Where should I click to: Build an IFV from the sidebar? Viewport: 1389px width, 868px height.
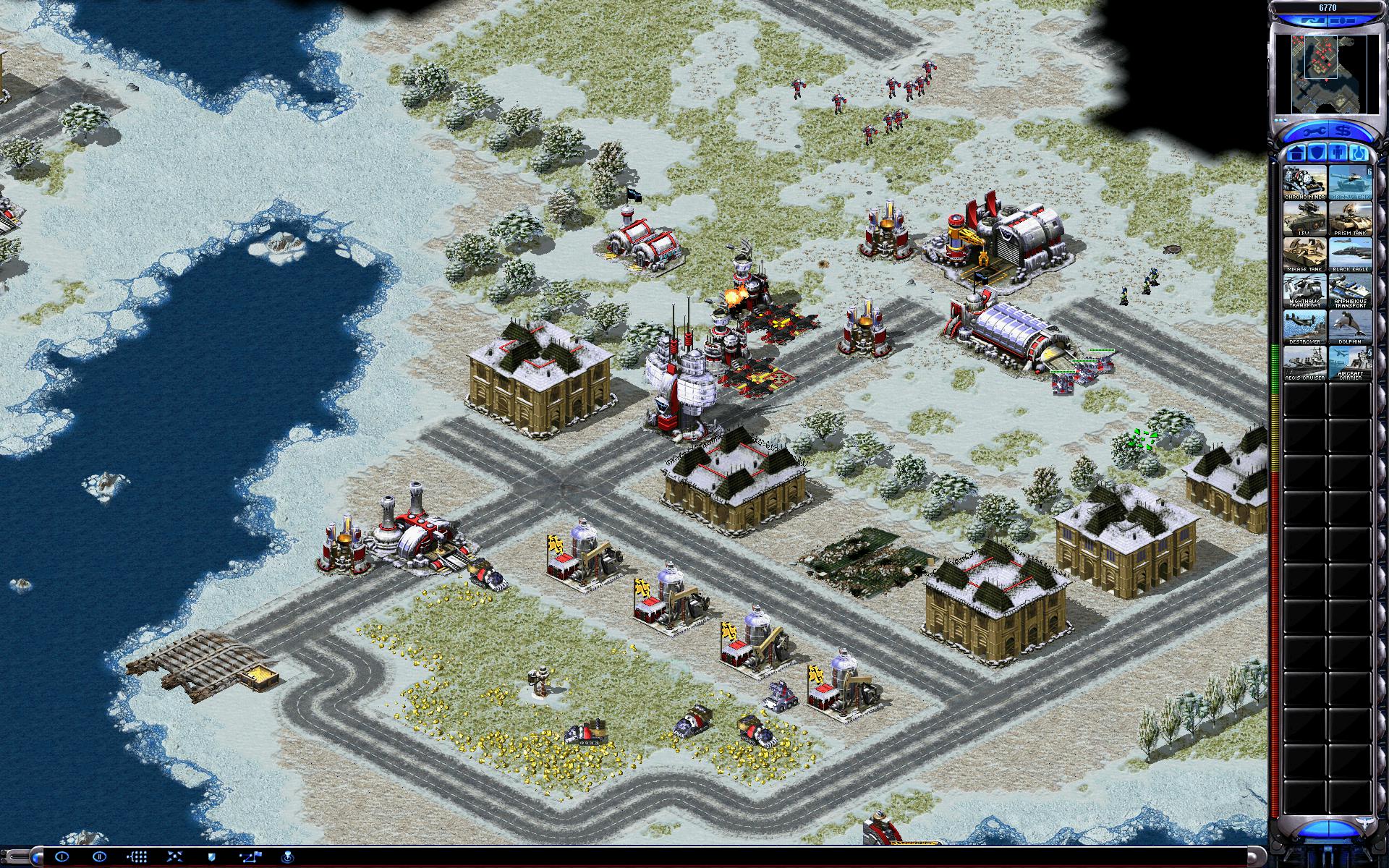(x=1304, y=218)
